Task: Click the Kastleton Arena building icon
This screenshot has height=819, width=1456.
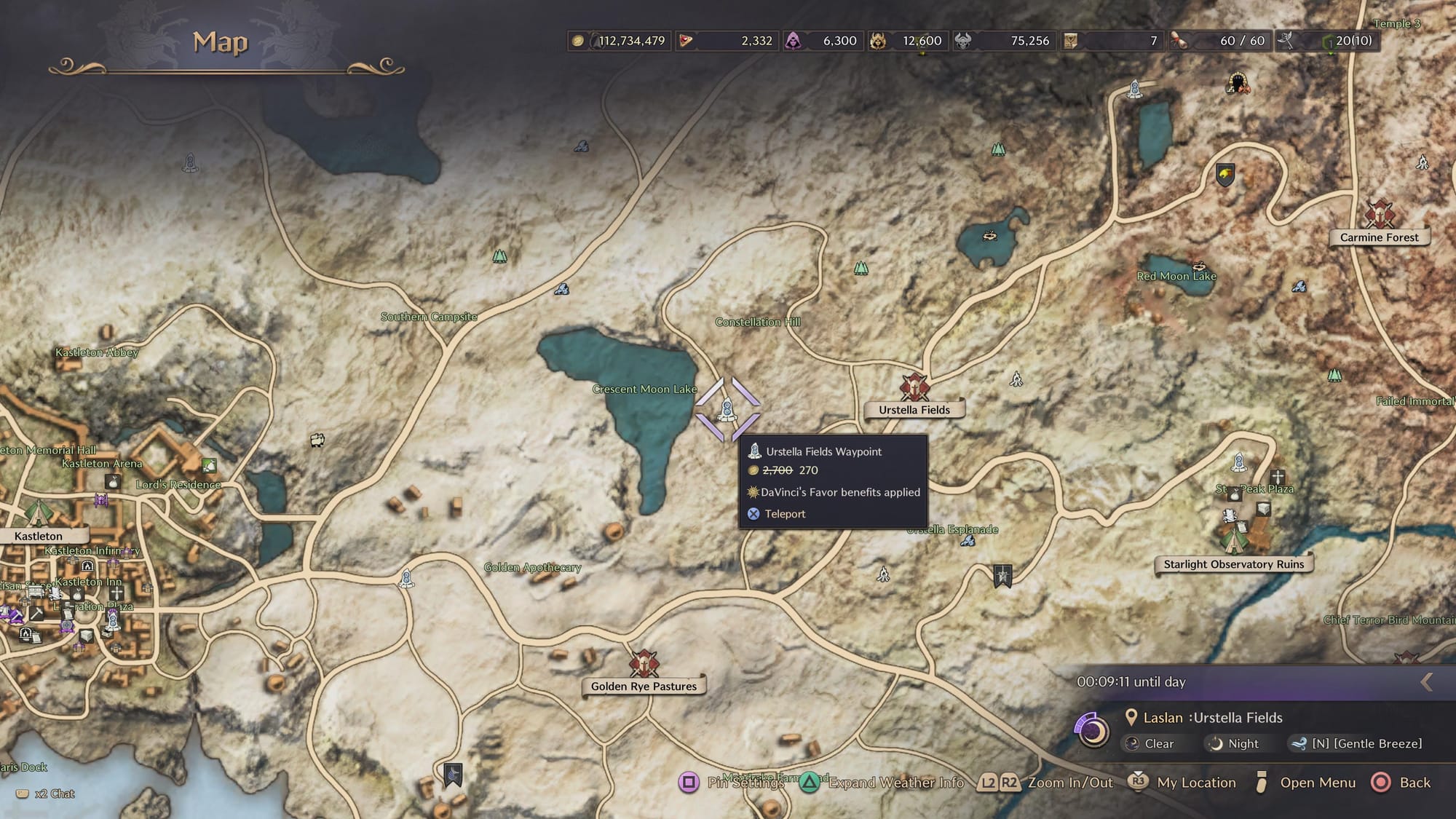Action: click(x=209, y=464)
